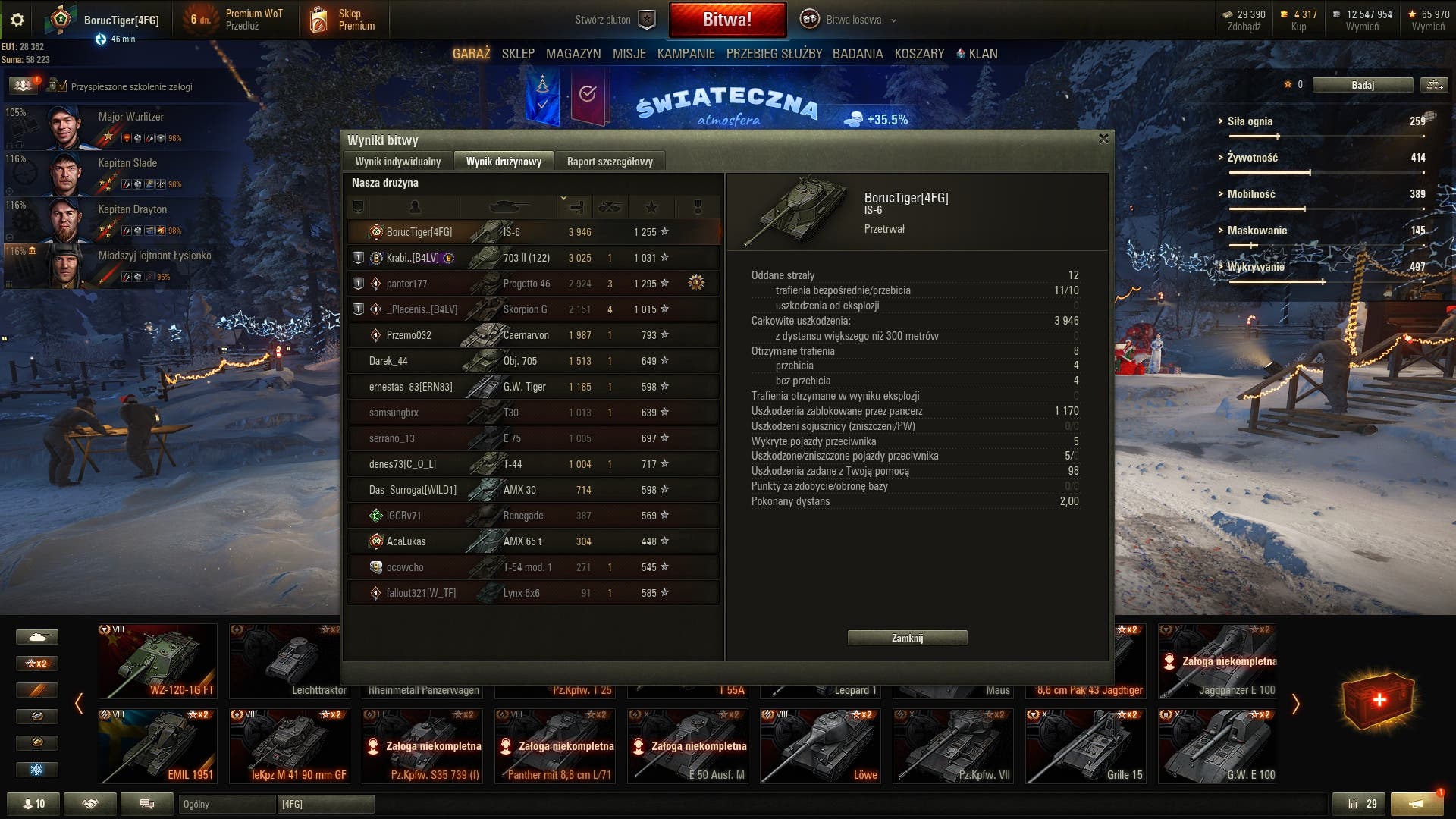Go to the MAGAZYN section
The height and width of the screenshot is (819, 1456).
click(573, 54)
